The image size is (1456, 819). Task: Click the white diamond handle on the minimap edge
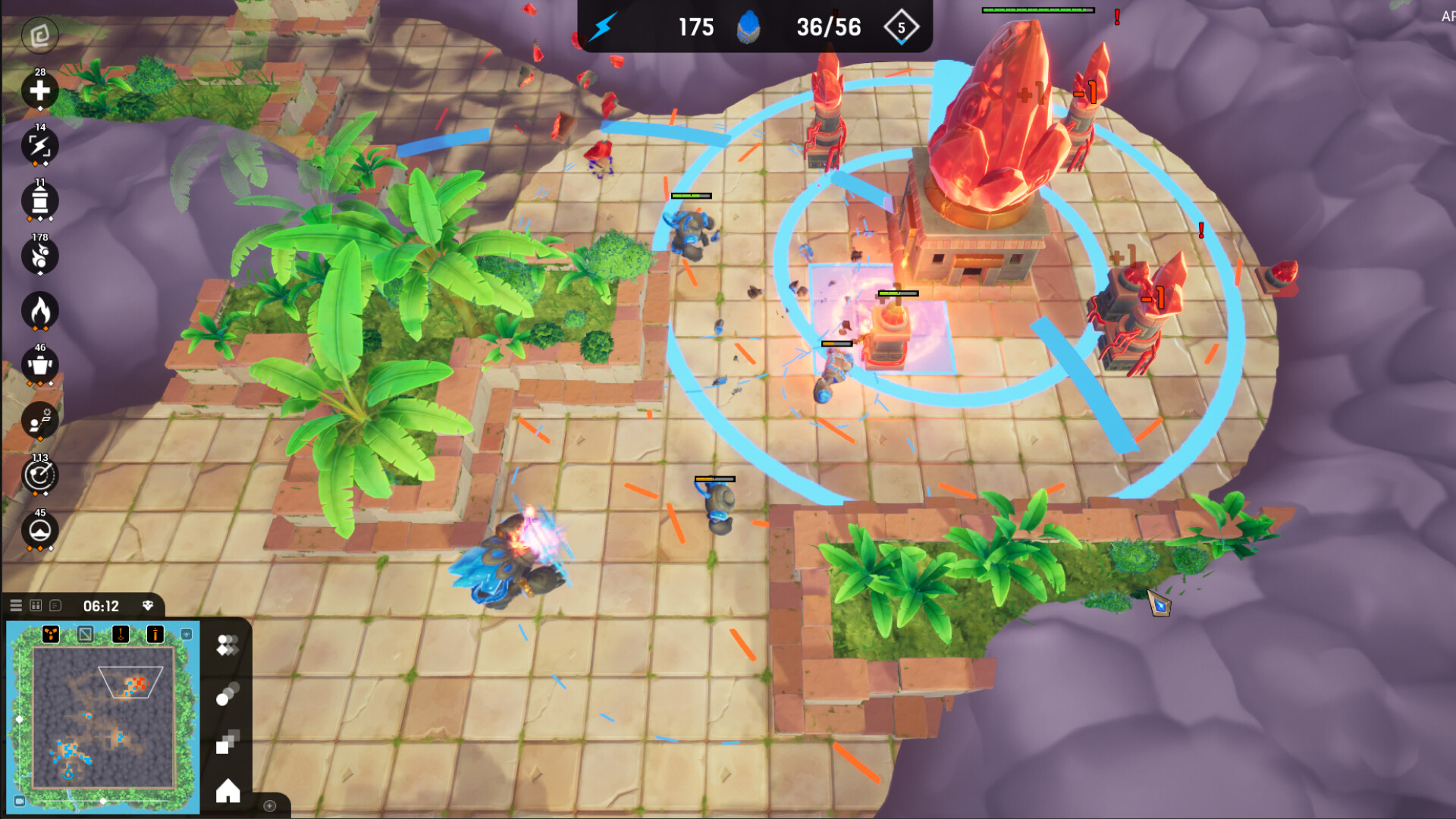(20, 719)
